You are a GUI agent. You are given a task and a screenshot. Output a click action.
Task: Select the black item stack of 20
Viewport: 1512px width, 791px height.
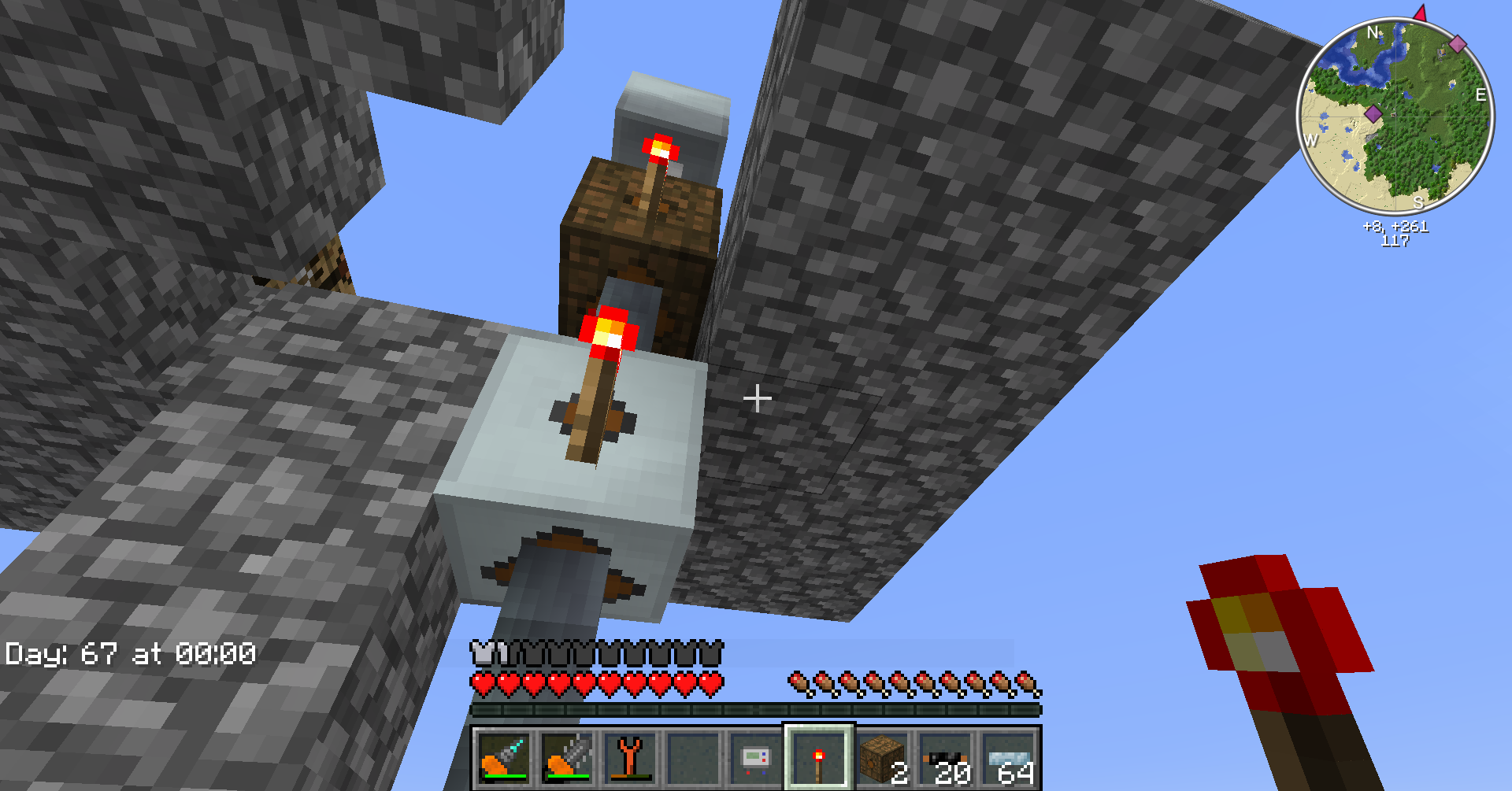945,757
